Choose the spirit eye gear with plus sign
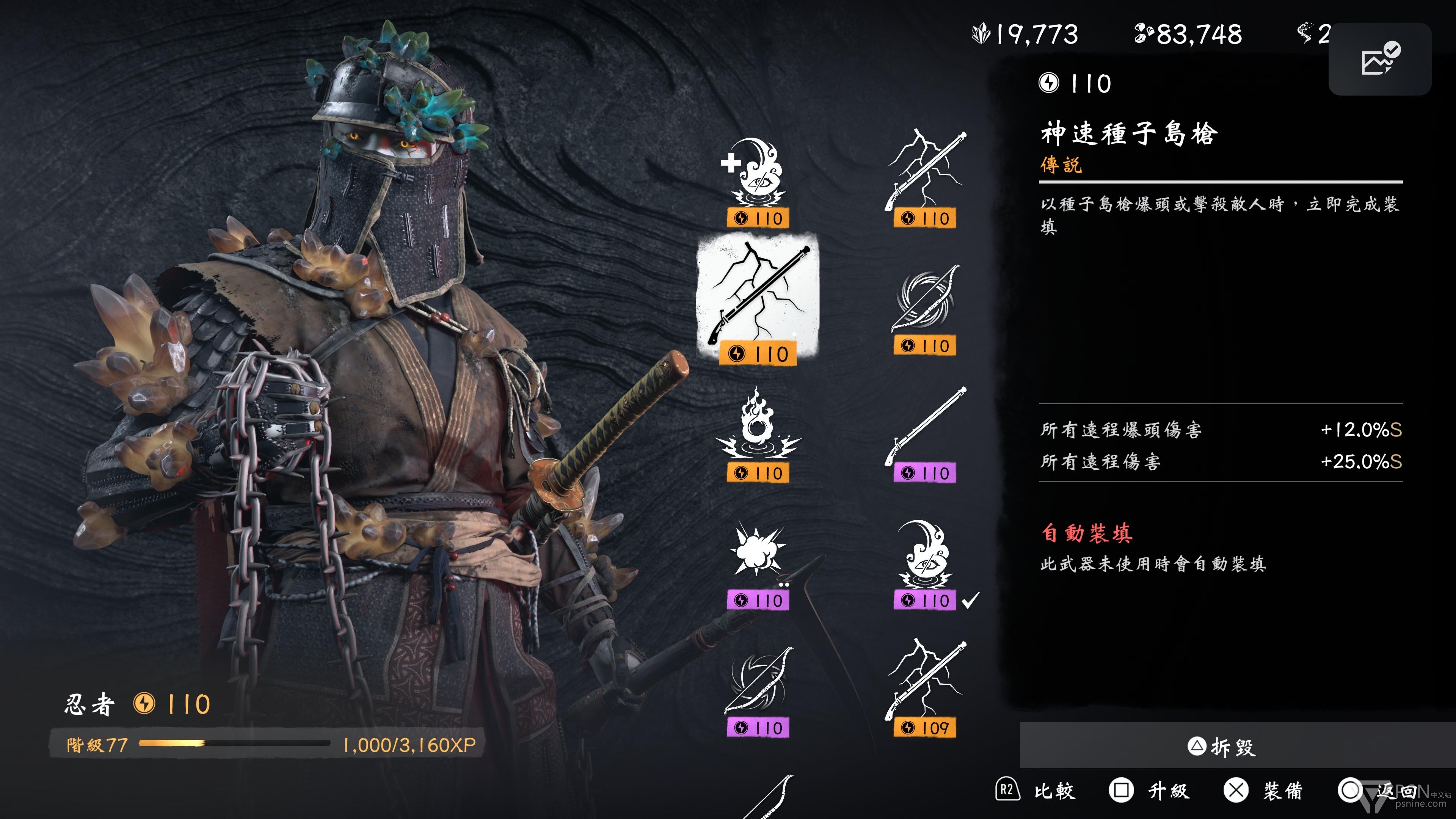The height and width of the screenshot is (819, 1456). [758, 181]
